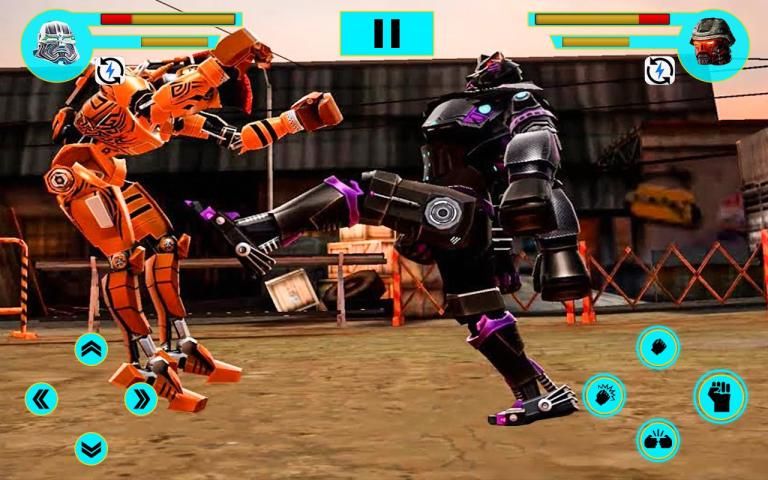Tap the down double-chevron movement button
The height and width of the screenshot is (480, 768).
91,448
